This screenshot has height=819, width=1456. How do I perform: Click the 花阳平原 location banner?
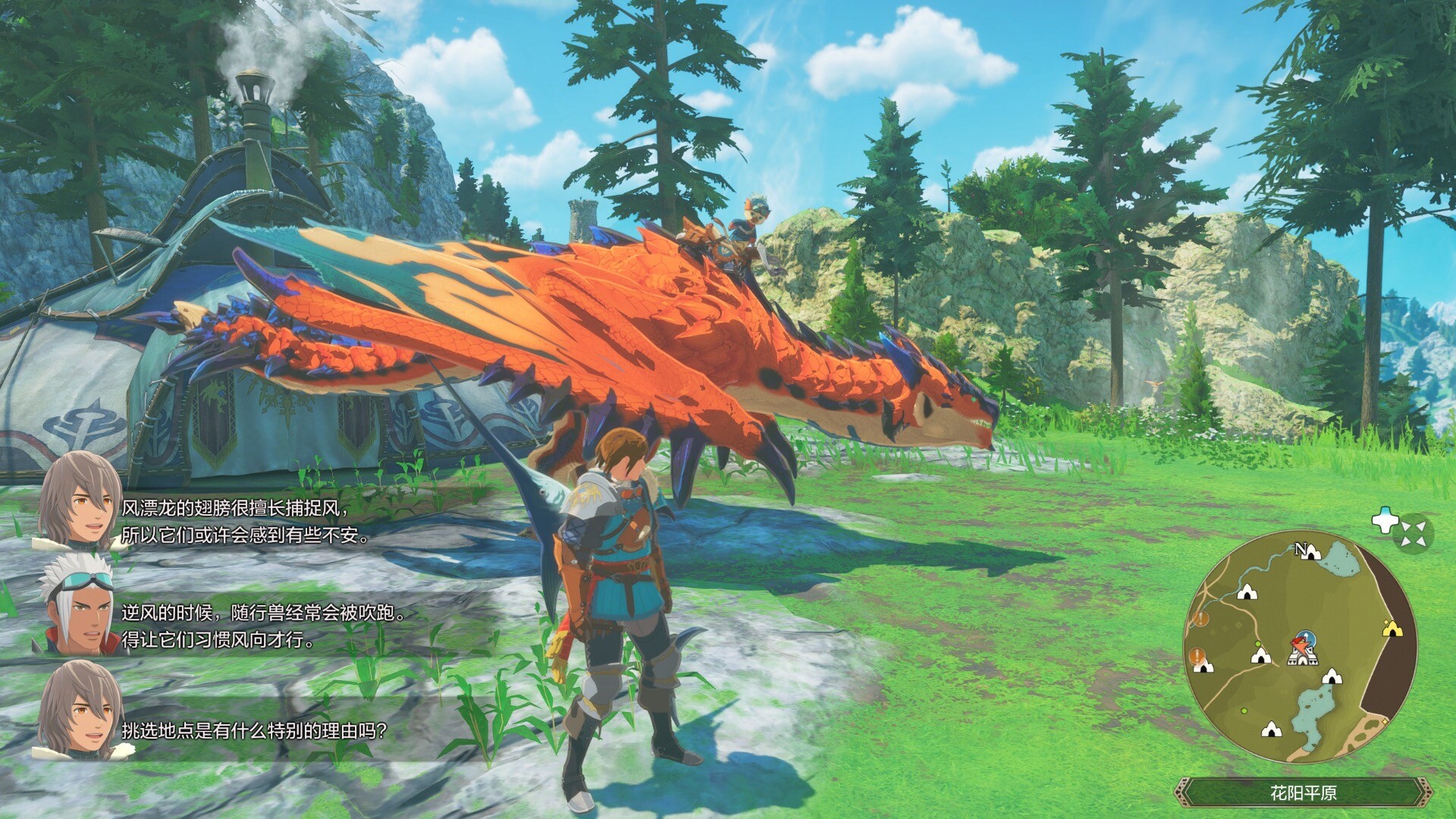[1303, 793]
